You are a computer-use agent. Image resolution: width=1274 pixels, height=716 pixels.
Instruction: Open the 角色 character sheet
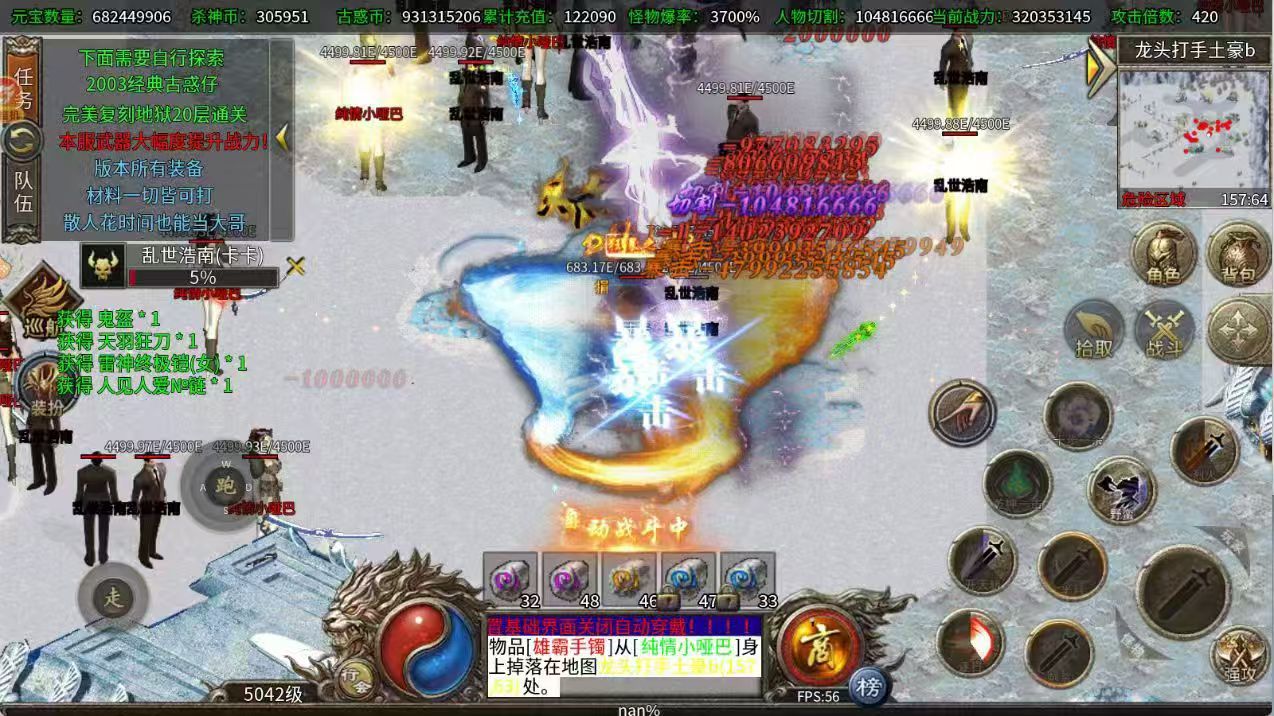(1163, 254)
